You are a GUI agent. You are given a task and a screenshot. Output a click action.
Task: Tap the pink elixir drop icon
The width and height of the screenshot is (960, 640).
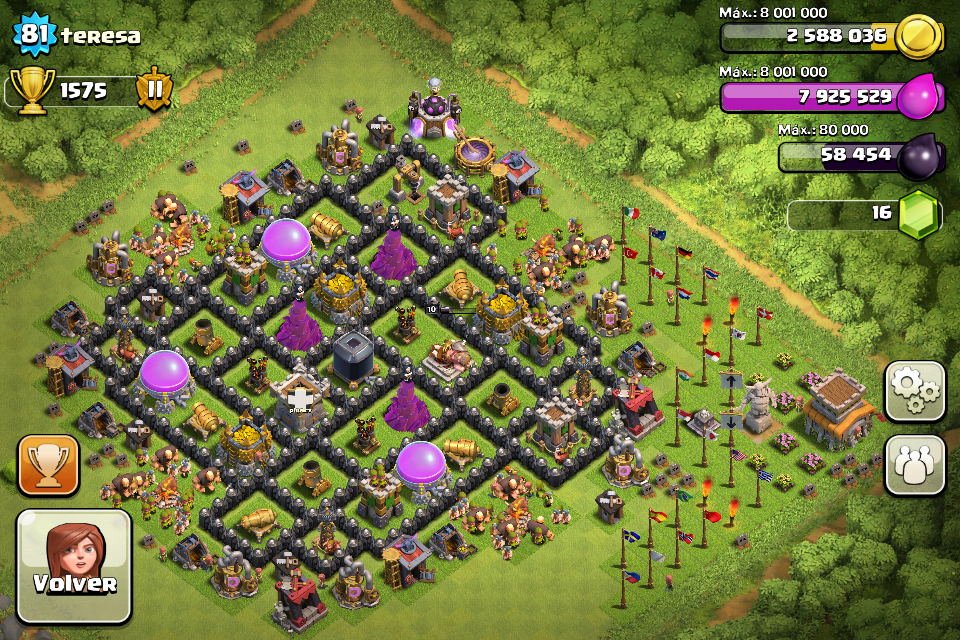(x=918, y=97)
